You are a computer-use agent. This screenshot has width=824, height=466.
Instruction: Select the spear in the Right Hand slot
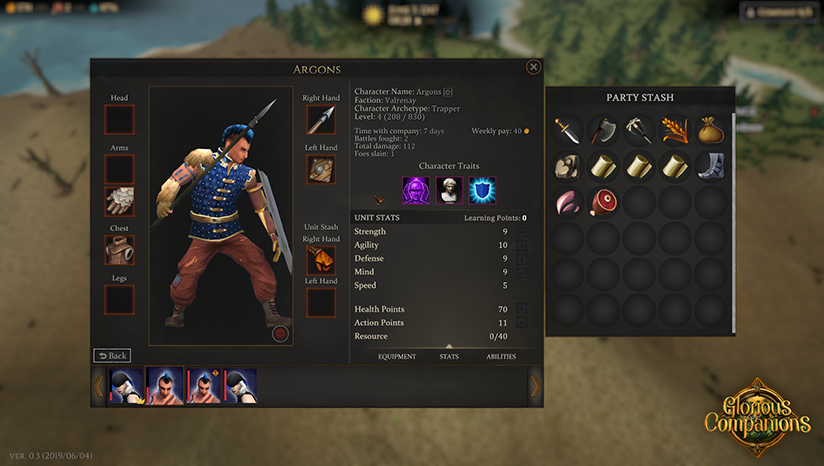coord(320,120)
